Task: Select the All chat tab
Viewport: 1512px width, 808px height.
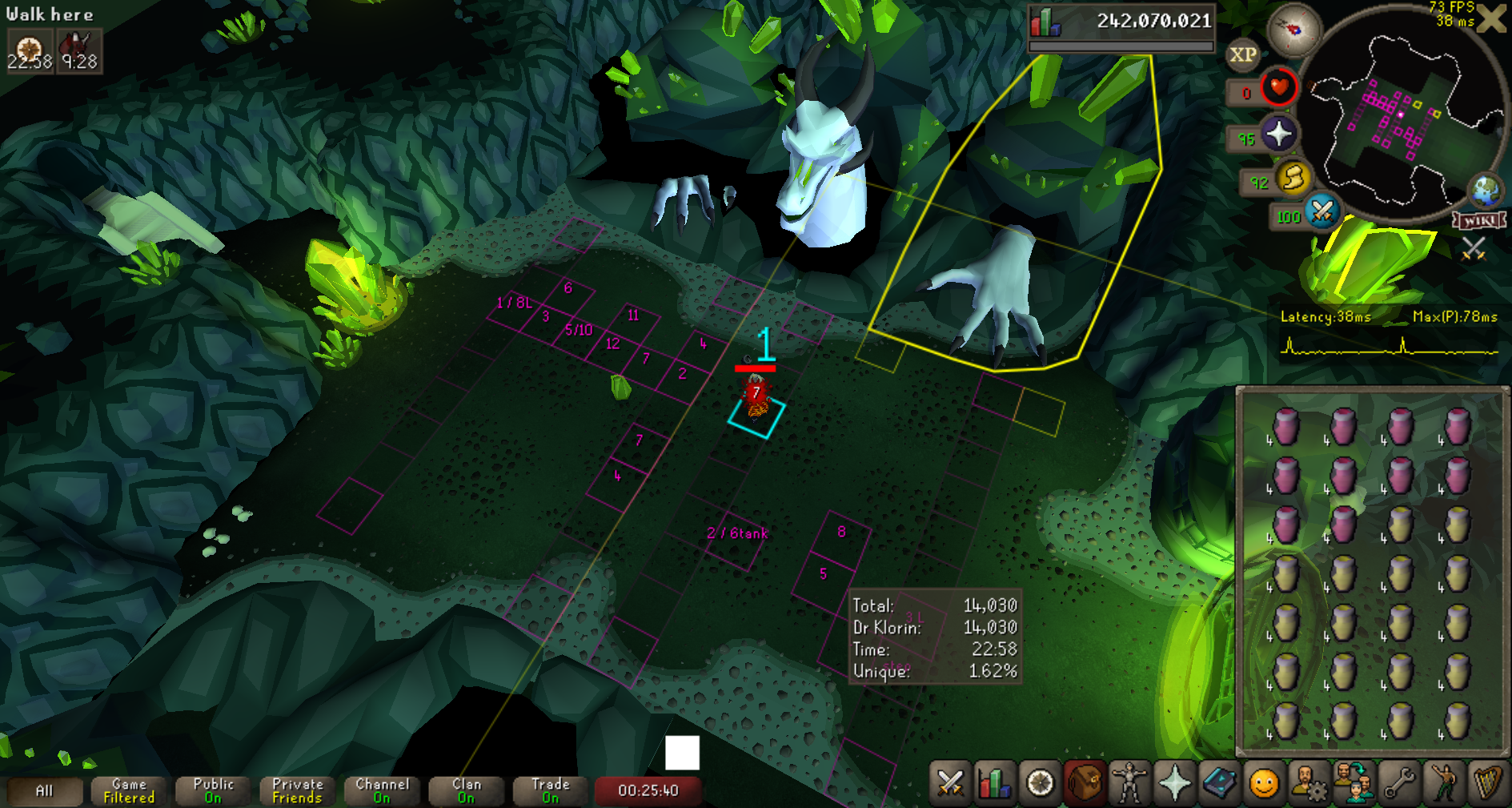Action: 45,791
